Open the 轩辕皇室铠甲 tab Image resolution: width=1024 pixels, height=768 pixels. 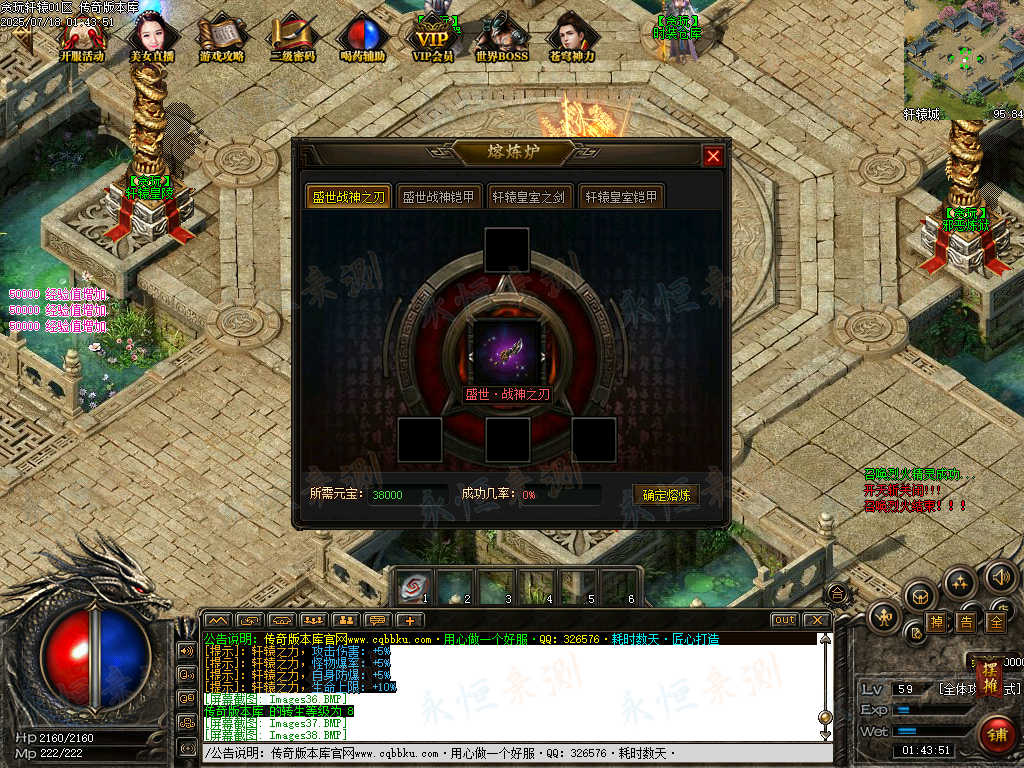tap(621, 197)
